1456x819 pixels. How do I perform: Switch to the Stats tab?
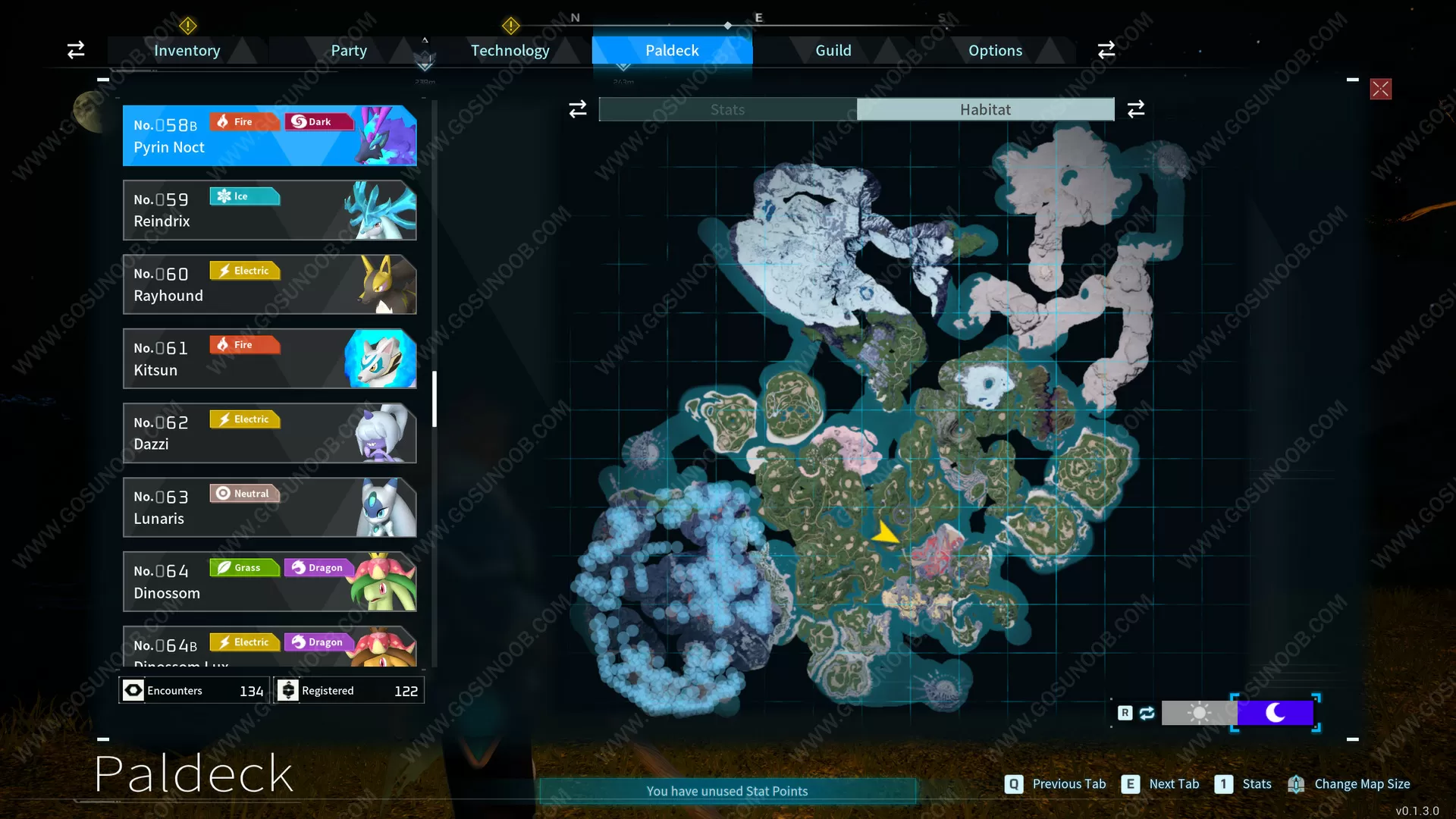tap(726, 109)
